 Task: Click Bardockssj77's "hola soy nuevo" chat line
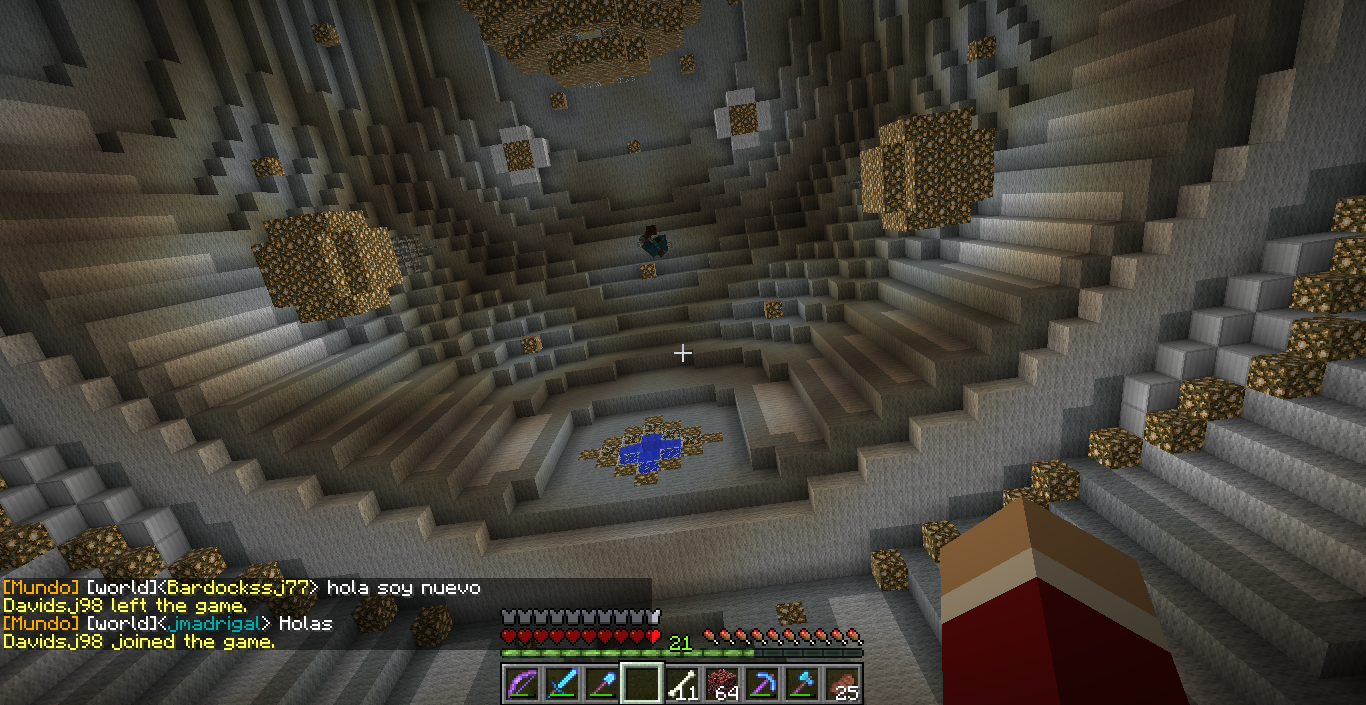click(403, 588)
